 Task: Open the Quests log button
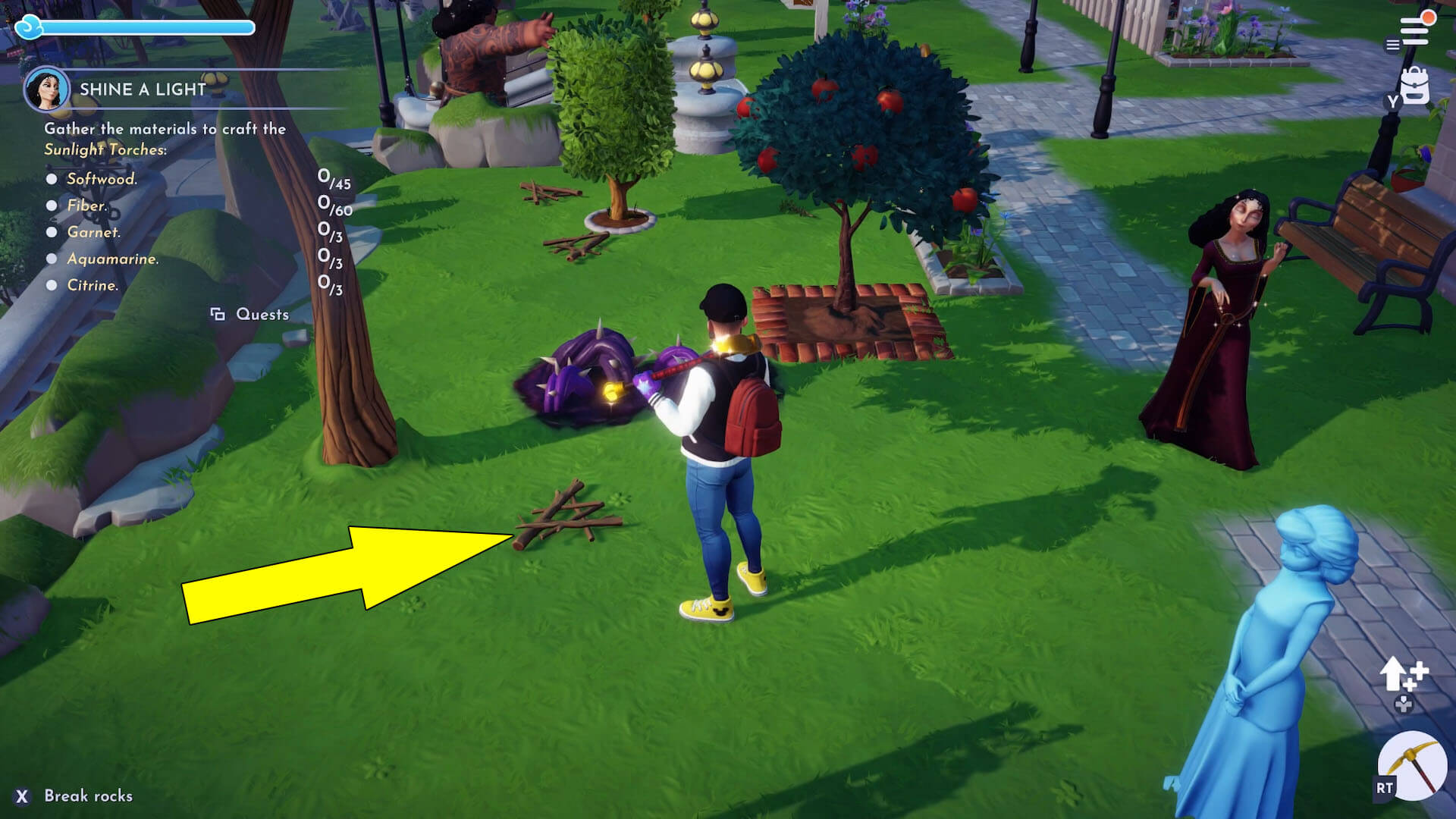250,314
